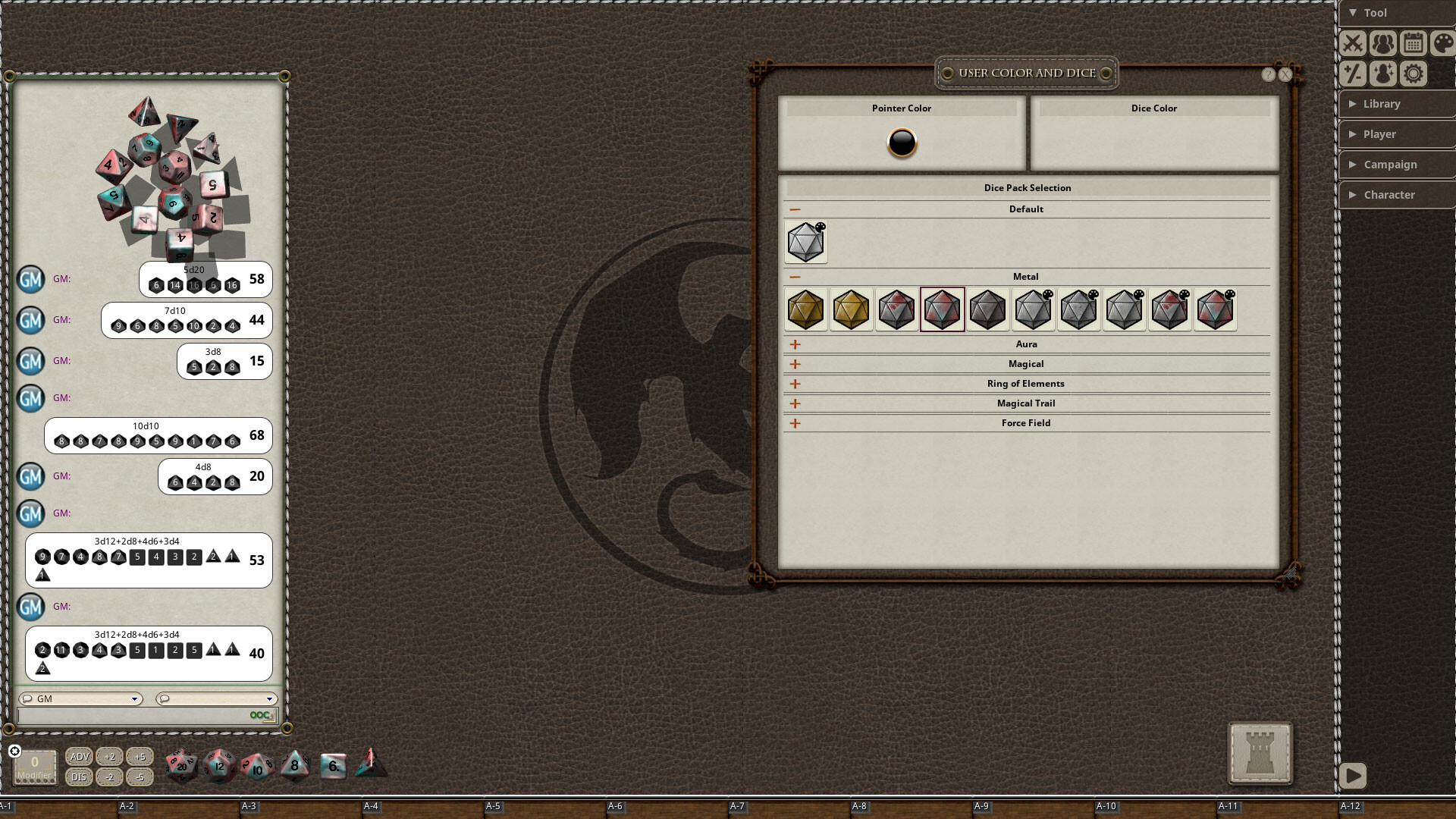Enable the ADV advantage toggle

click(79, 756)
